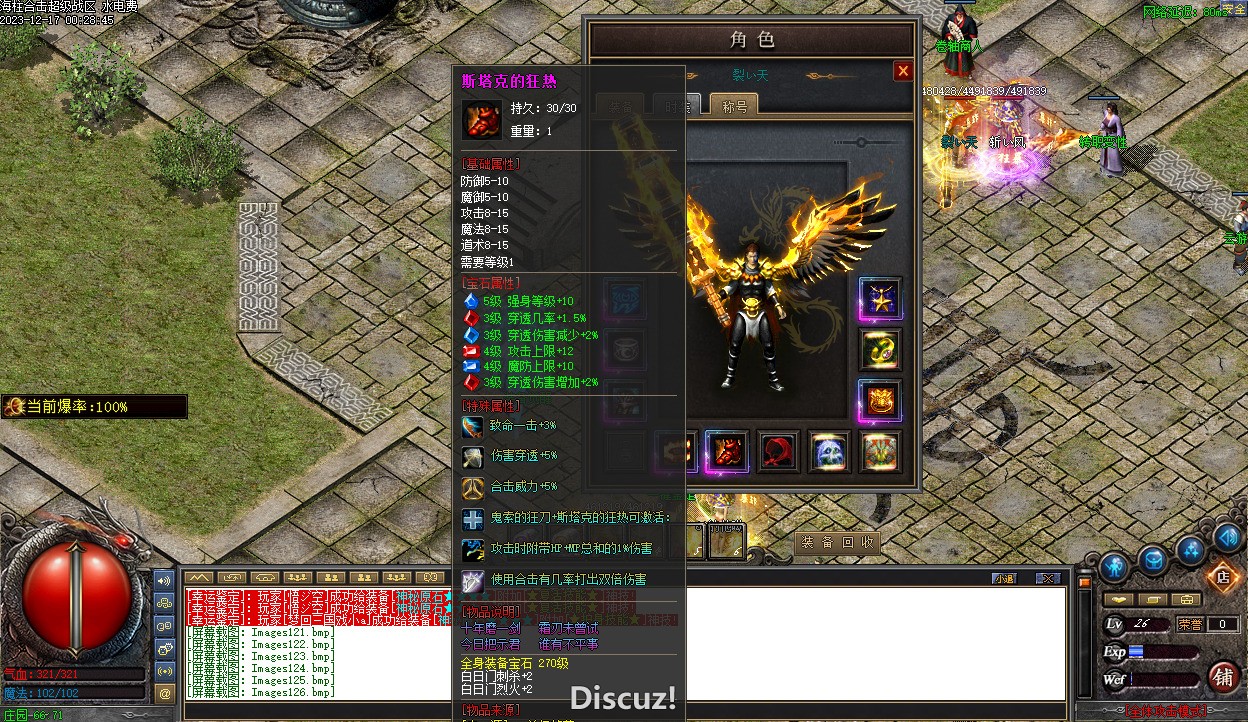This screenshot has height=722, width=1248.
Task: Select the blue skull equipment slot
Action: coord(829,452)
